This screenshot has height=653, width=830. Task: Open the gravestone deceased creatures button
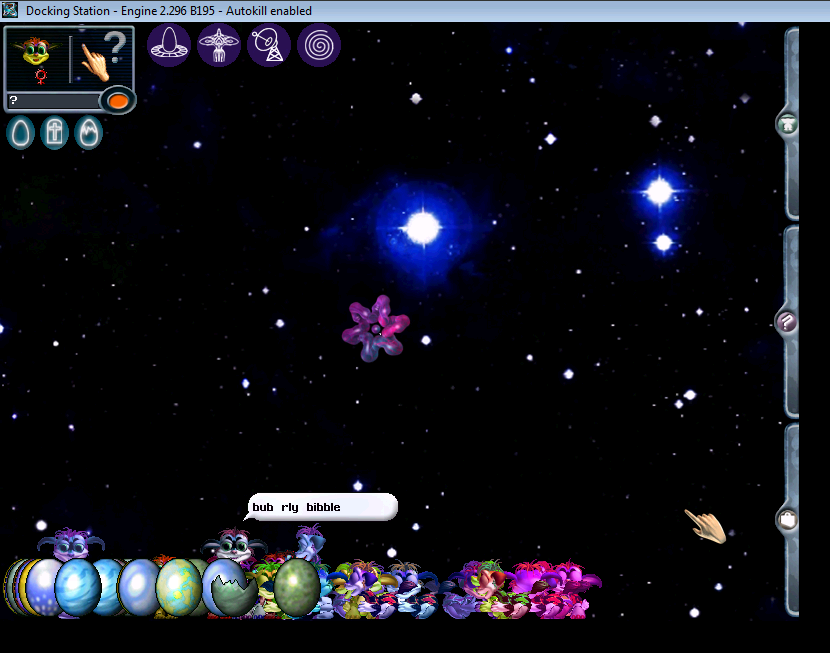(x=55, y=133)
